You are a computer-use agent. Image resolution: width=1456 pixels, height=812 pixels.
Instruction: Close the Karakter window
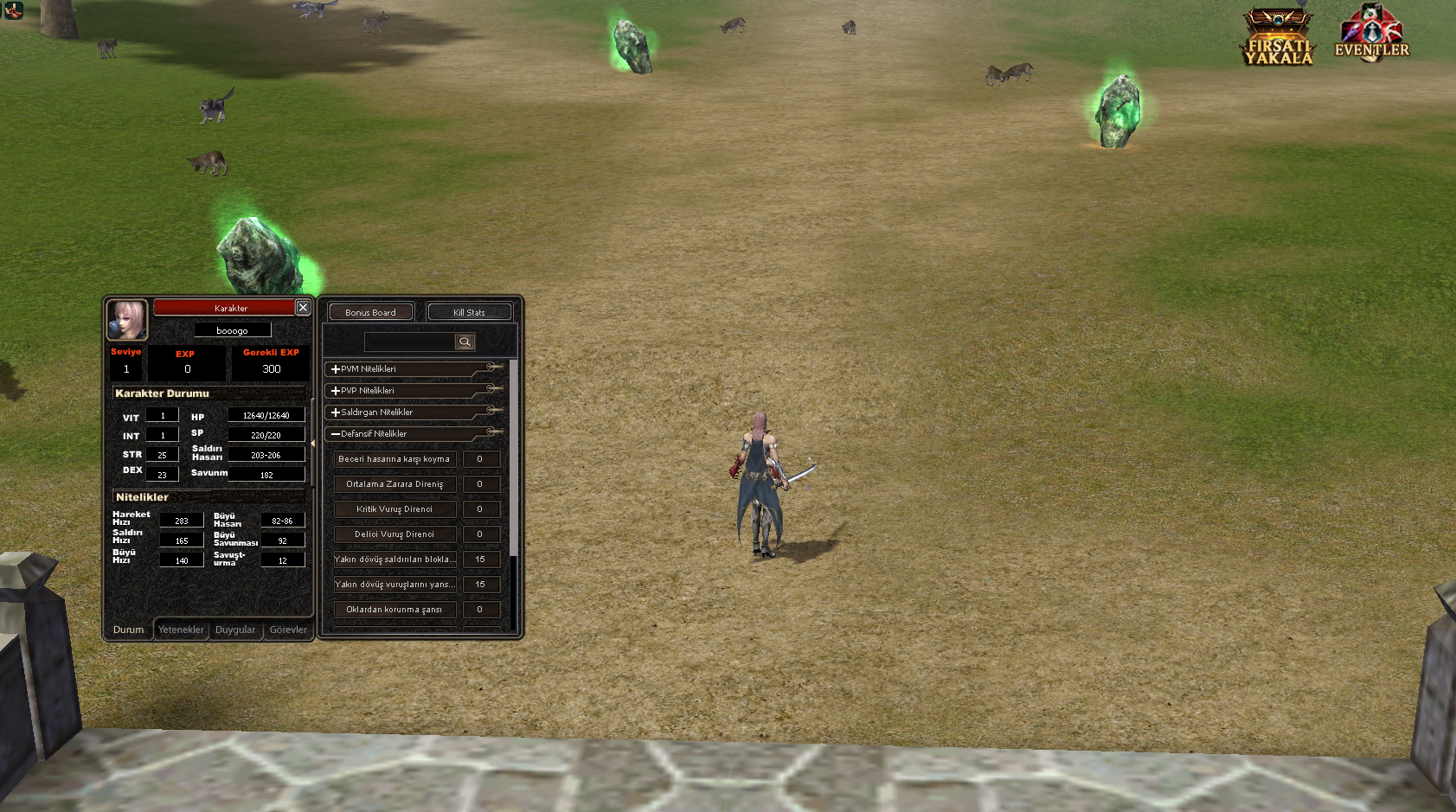tap(303, 307)
